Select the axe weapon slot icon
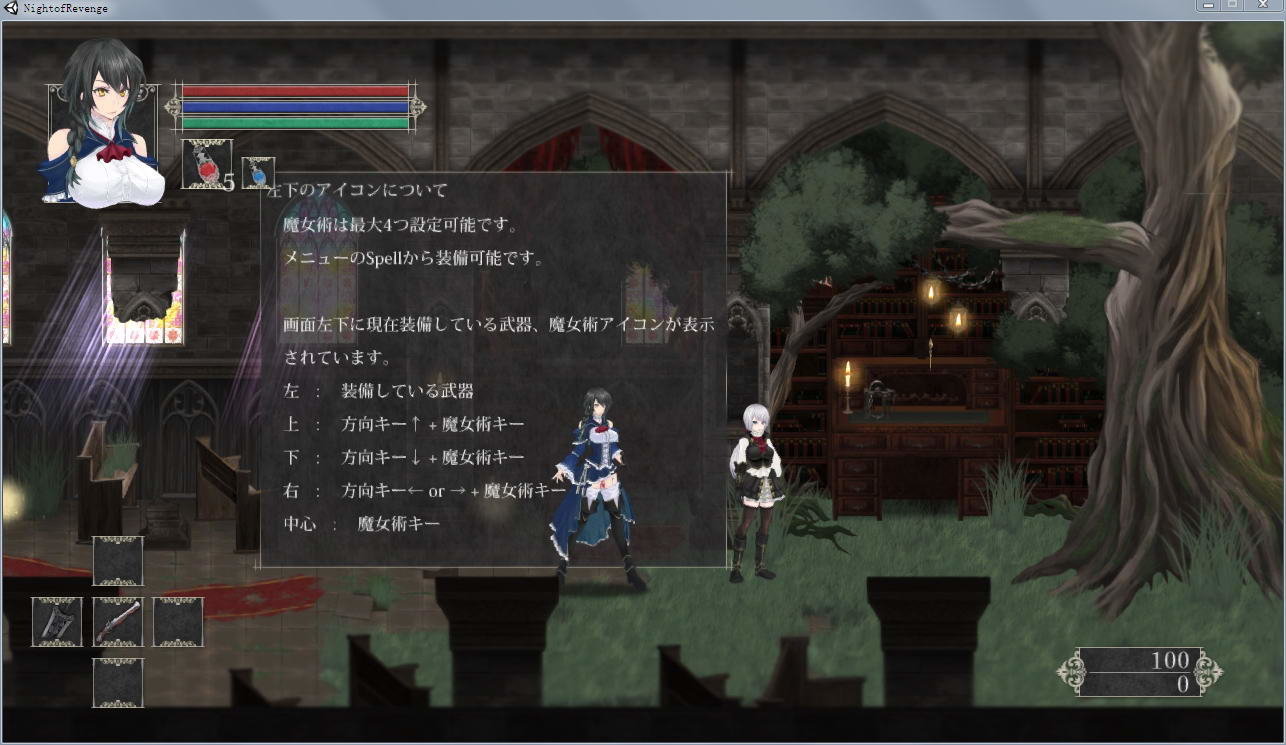Viewport: 1286px width, 745px height. coord(56,621)
